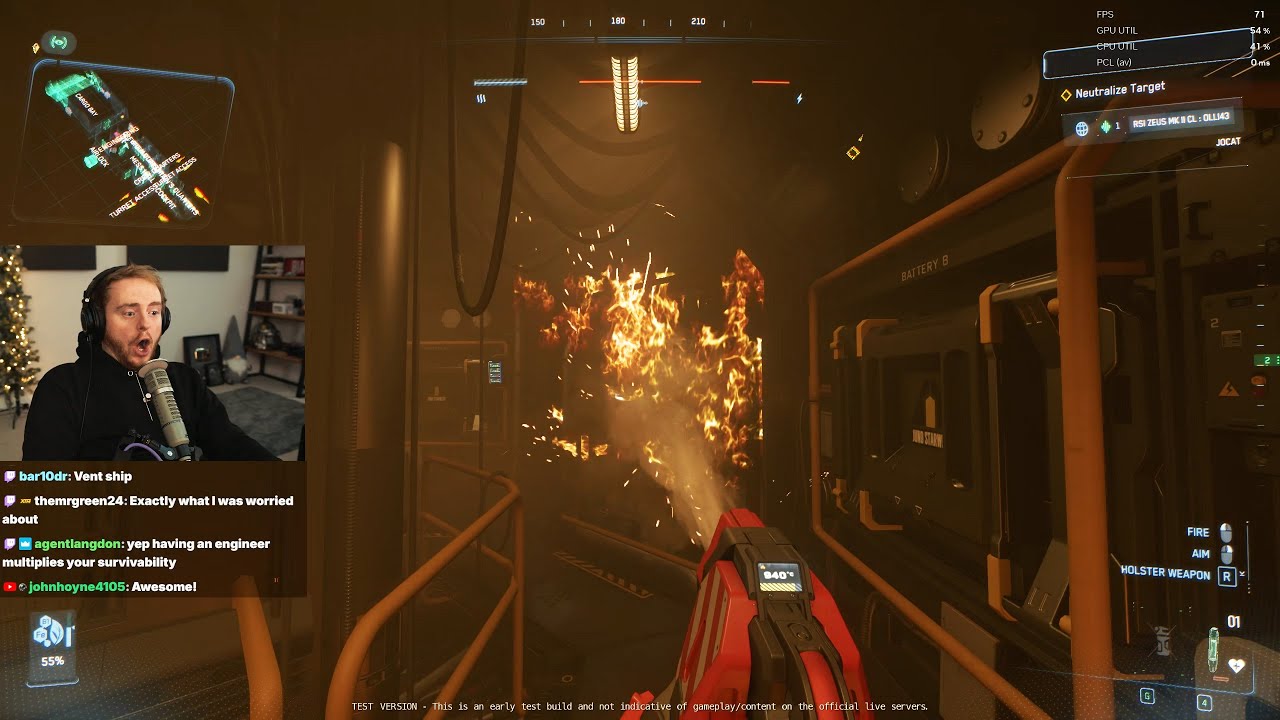Click the yellow diamond objective marker on the HUD

(x=853, y=153)
